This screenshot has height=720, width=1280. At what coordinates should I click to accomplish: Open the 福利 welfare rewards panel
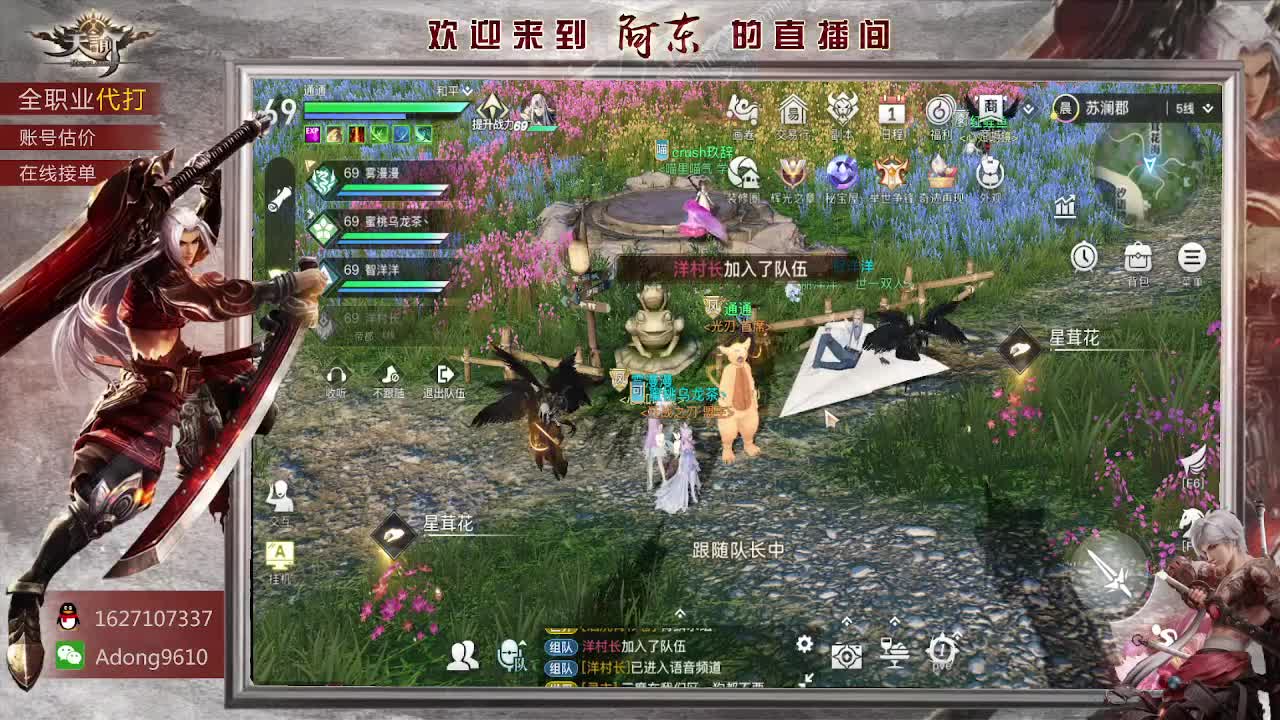click(x=940, y=110)
